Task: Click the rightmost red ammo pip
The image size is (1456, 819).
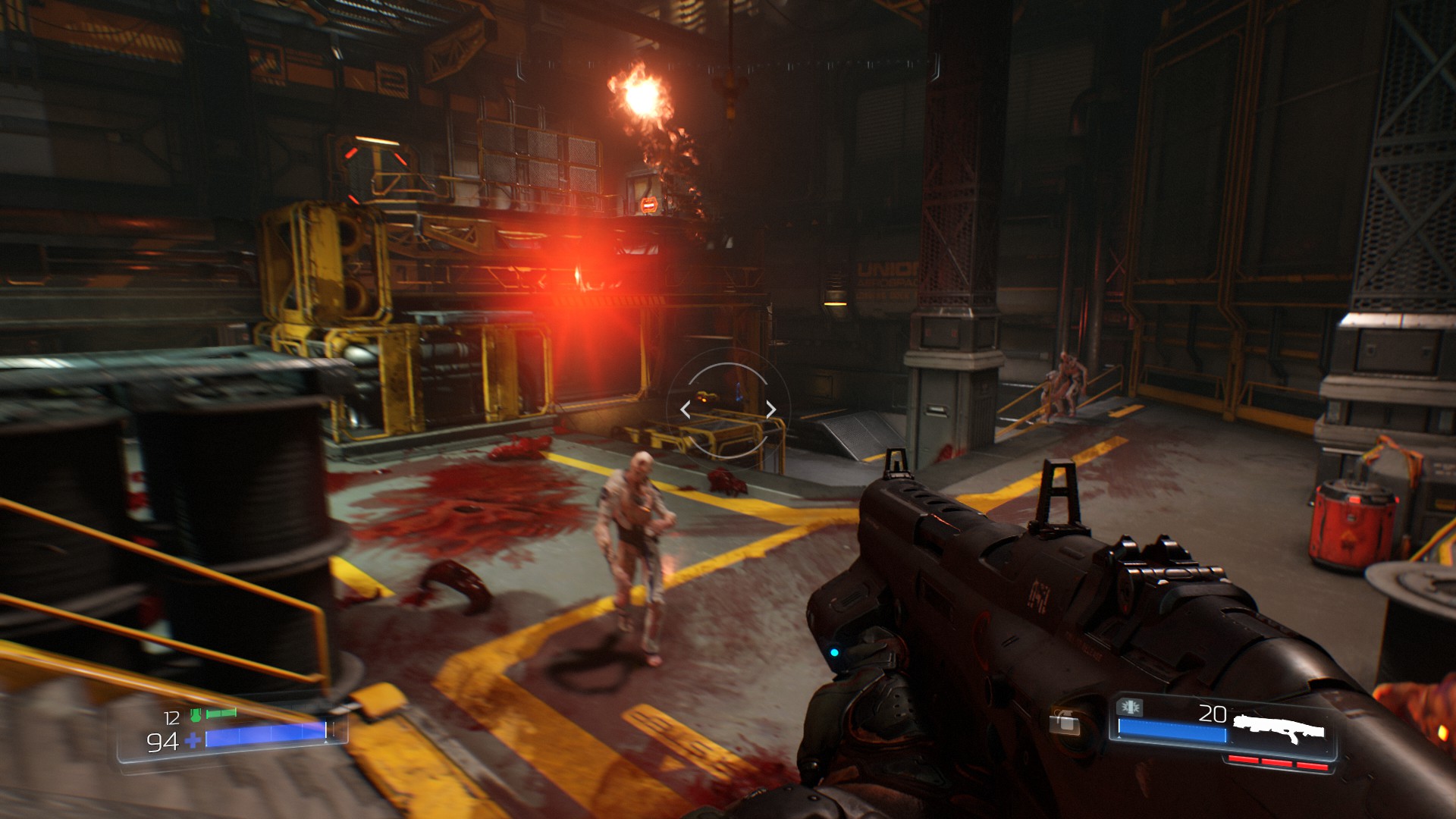Action: (1312, 765)
